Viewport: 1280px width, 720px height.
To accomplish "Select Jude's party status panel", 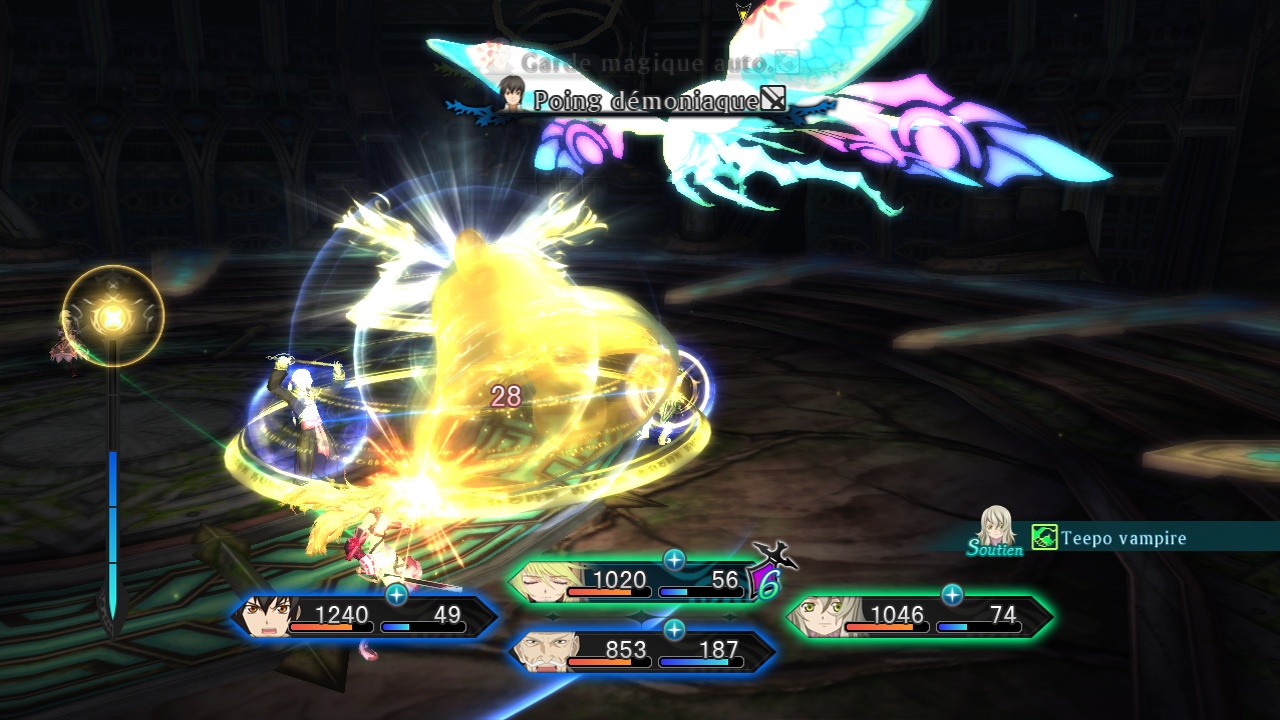I will tap(365, 617).
